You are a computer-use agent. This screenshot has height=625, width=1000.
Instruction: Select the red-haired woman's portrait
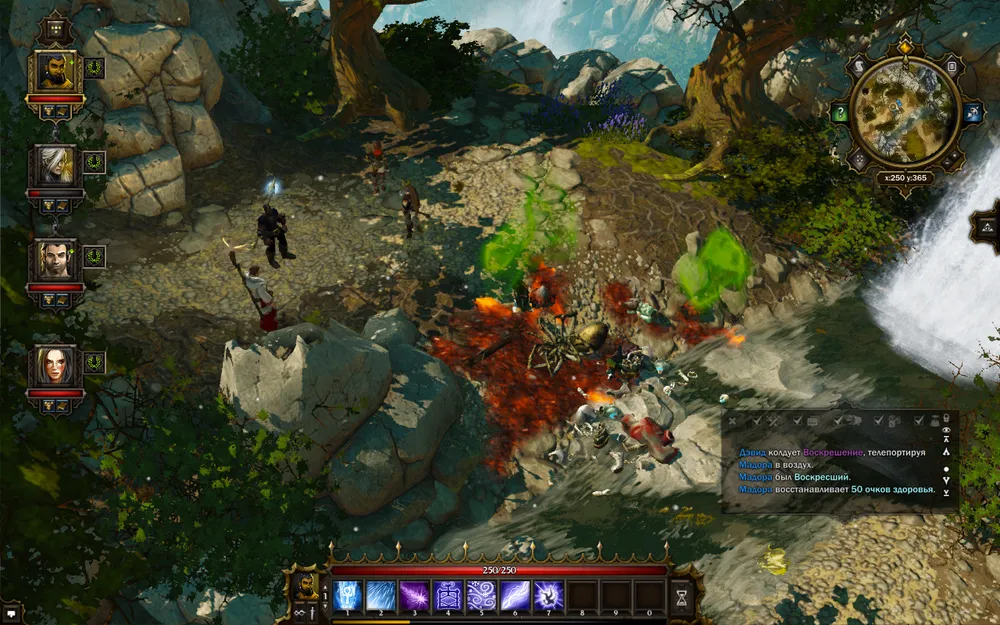tap(55, 366)
